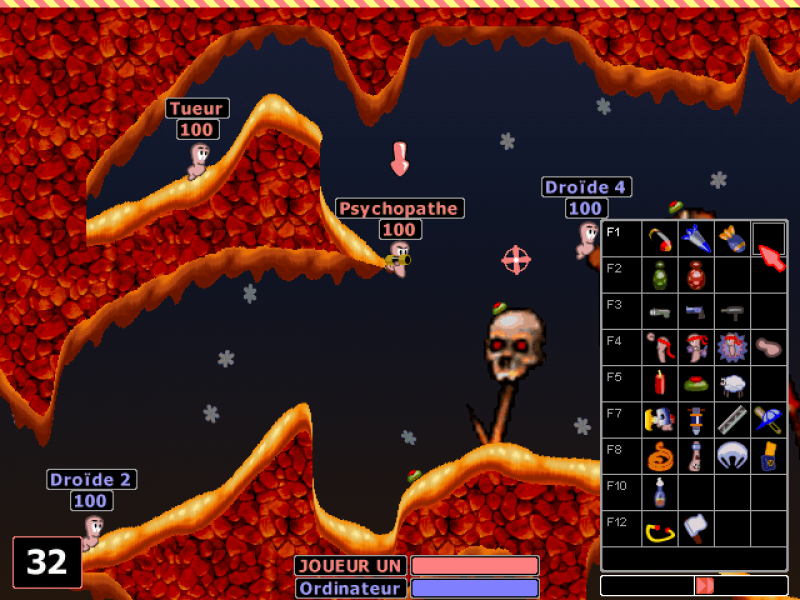This screenshot has width=800, height=600.
Task: Select the Mine weapon
Action: (695, 383)
